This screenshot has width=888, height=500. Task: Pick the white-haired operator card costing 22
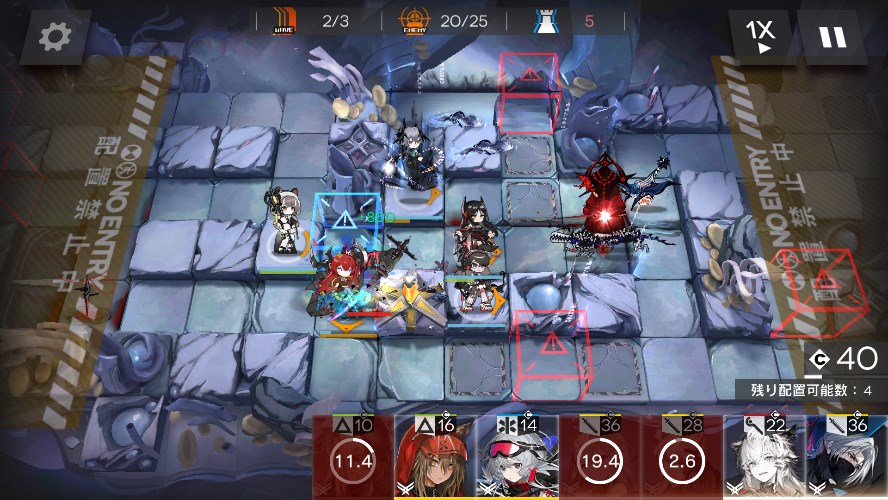(x=763, y=458)
